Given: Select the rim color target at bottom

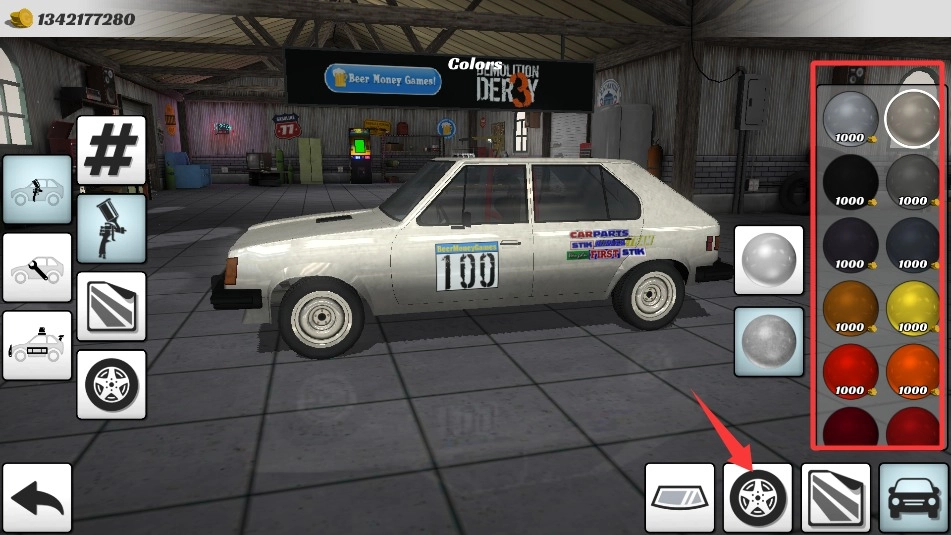Looking at the screenshot, I should [758, 497].
